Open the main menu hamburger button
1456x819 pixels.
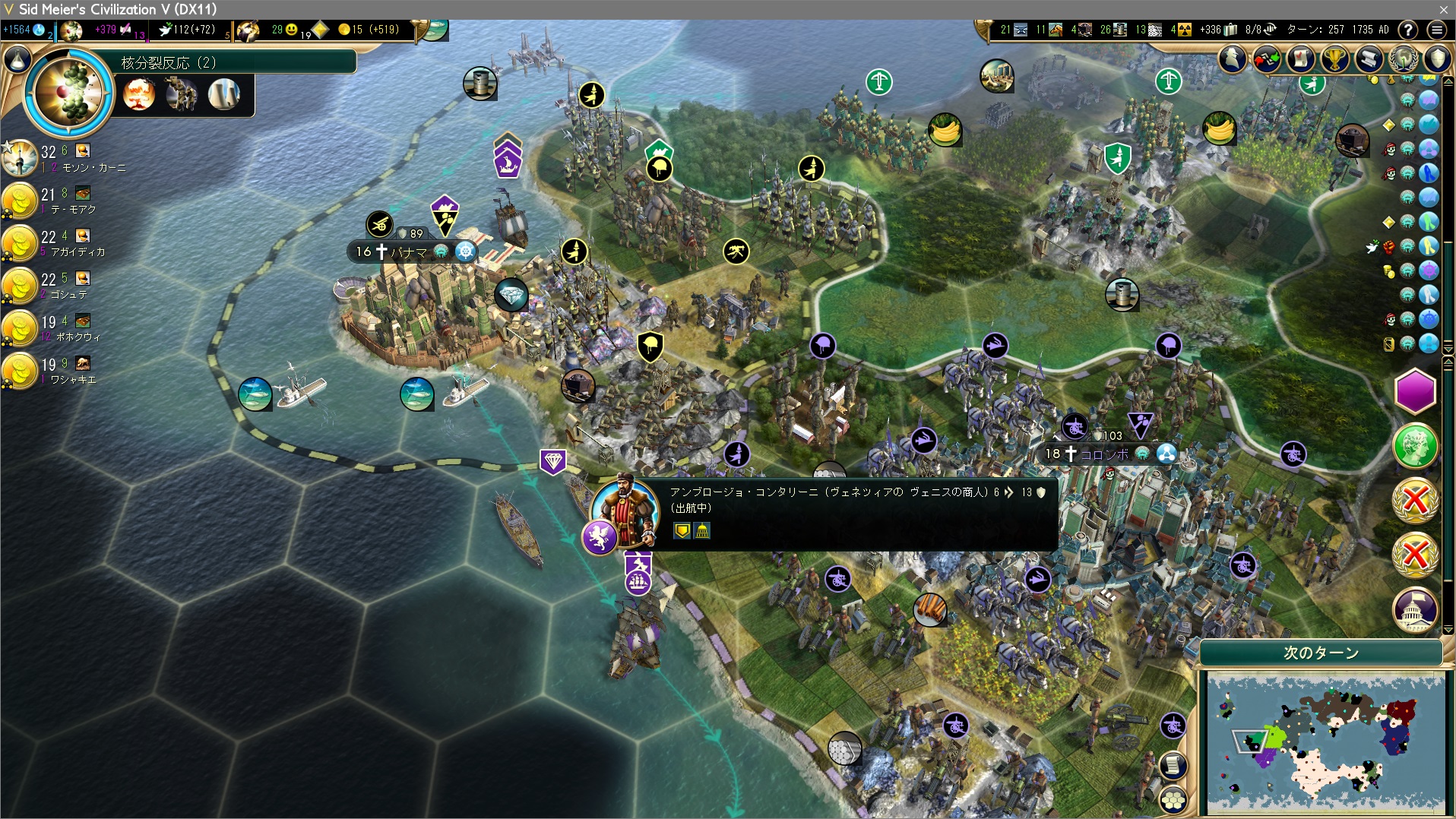tap(1436, 30)
